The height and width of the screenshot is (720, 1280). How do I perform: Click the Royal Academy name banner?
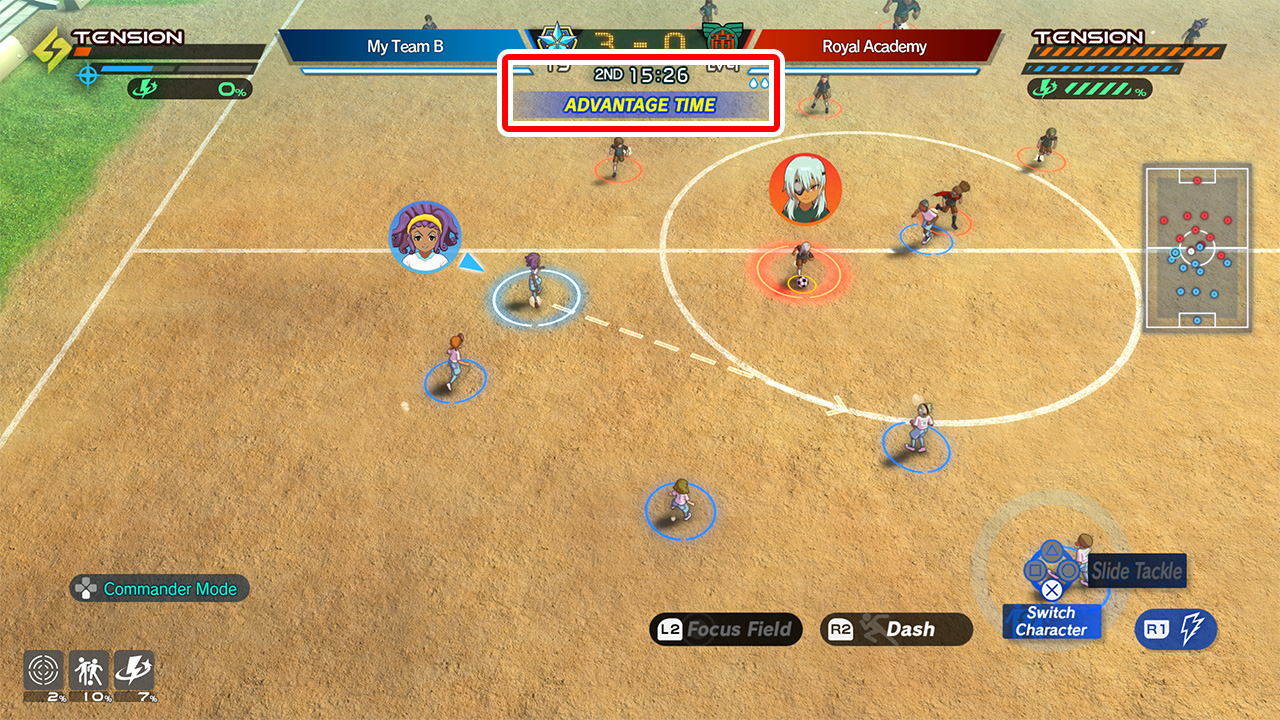point(874,46)
